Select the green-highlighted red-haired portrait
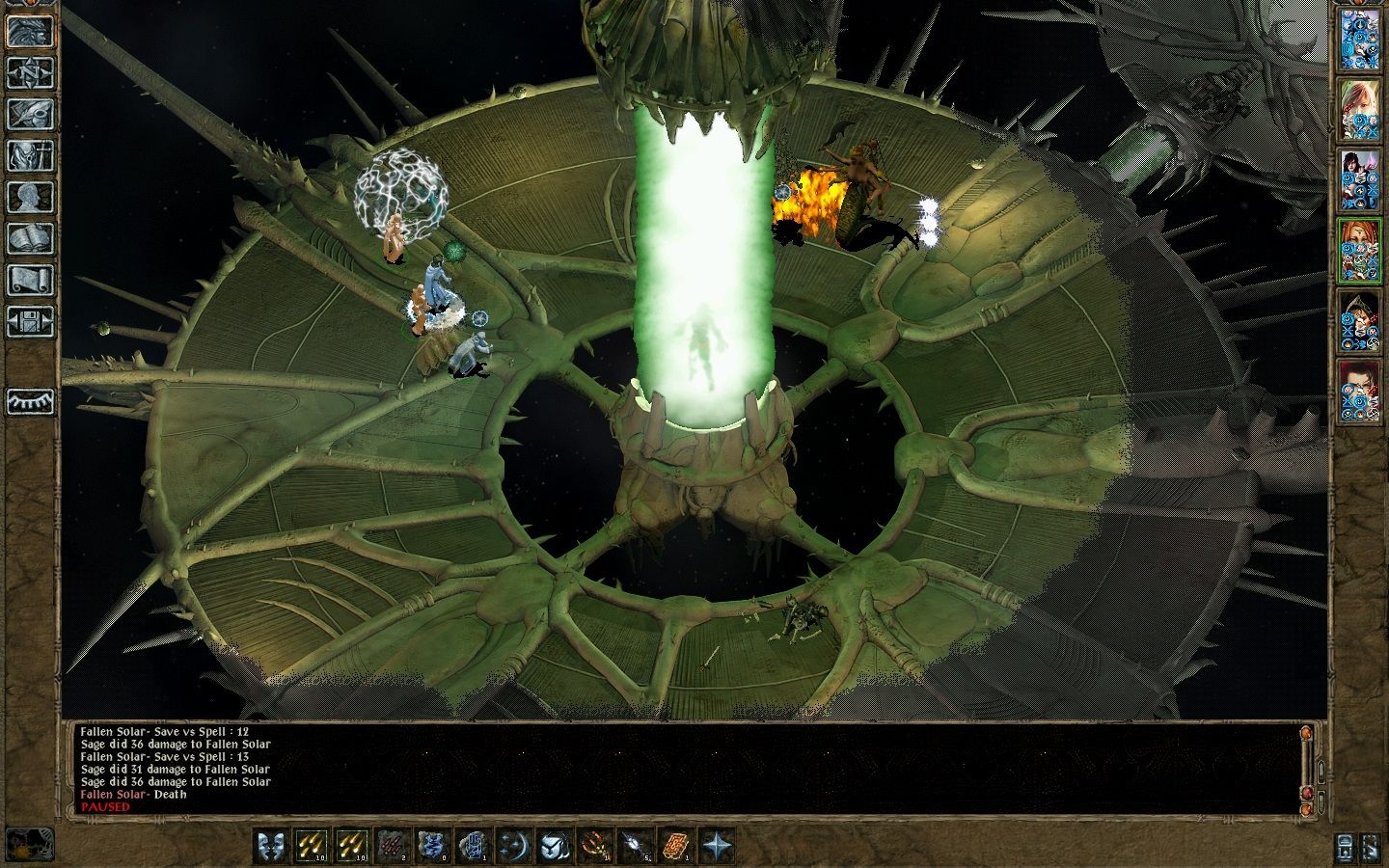Screen dimensions: 1389x868 coord(1360,249)
